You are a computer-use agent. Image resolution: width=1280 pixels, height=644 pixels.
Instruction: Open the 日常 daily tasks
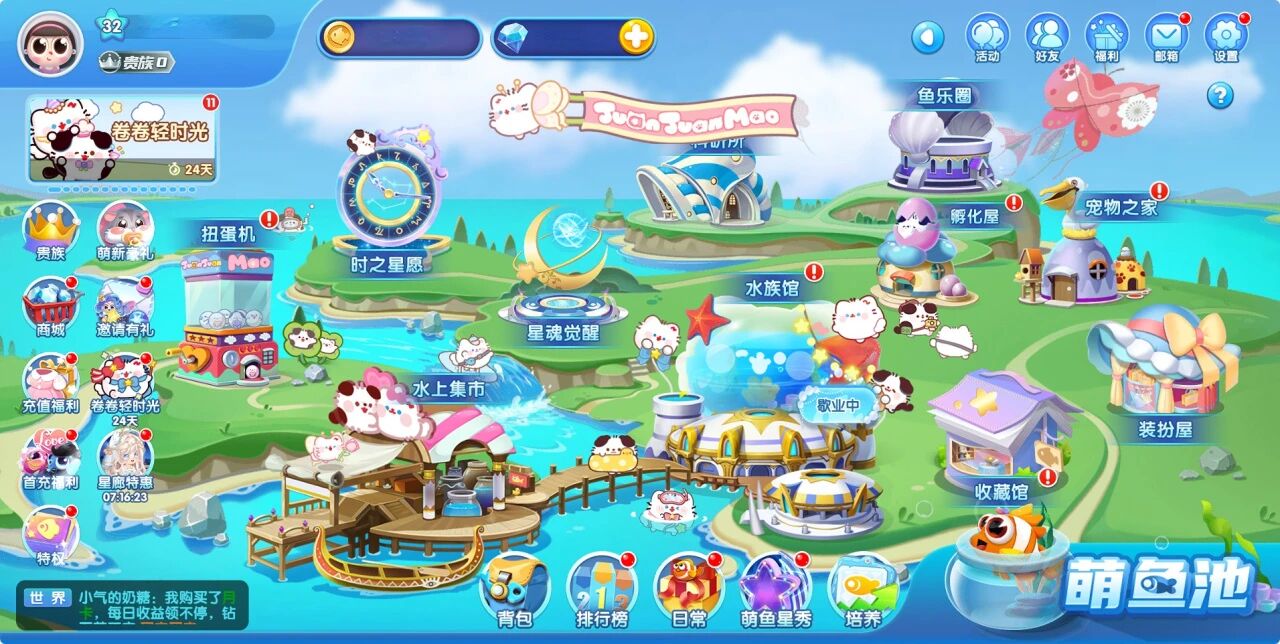click(x=689, y=587)
